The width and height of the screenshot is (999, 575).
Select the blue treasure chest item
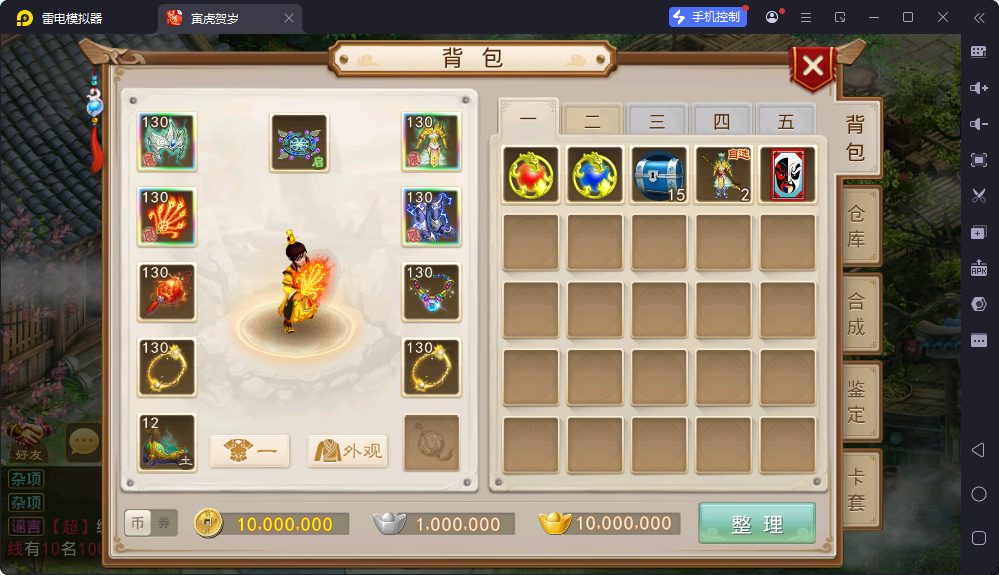click(659, 176)
